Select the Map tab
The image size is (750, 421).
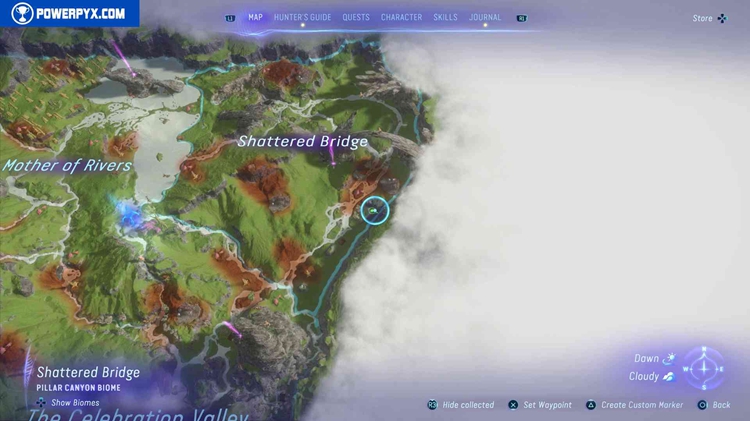pos(255,17)
